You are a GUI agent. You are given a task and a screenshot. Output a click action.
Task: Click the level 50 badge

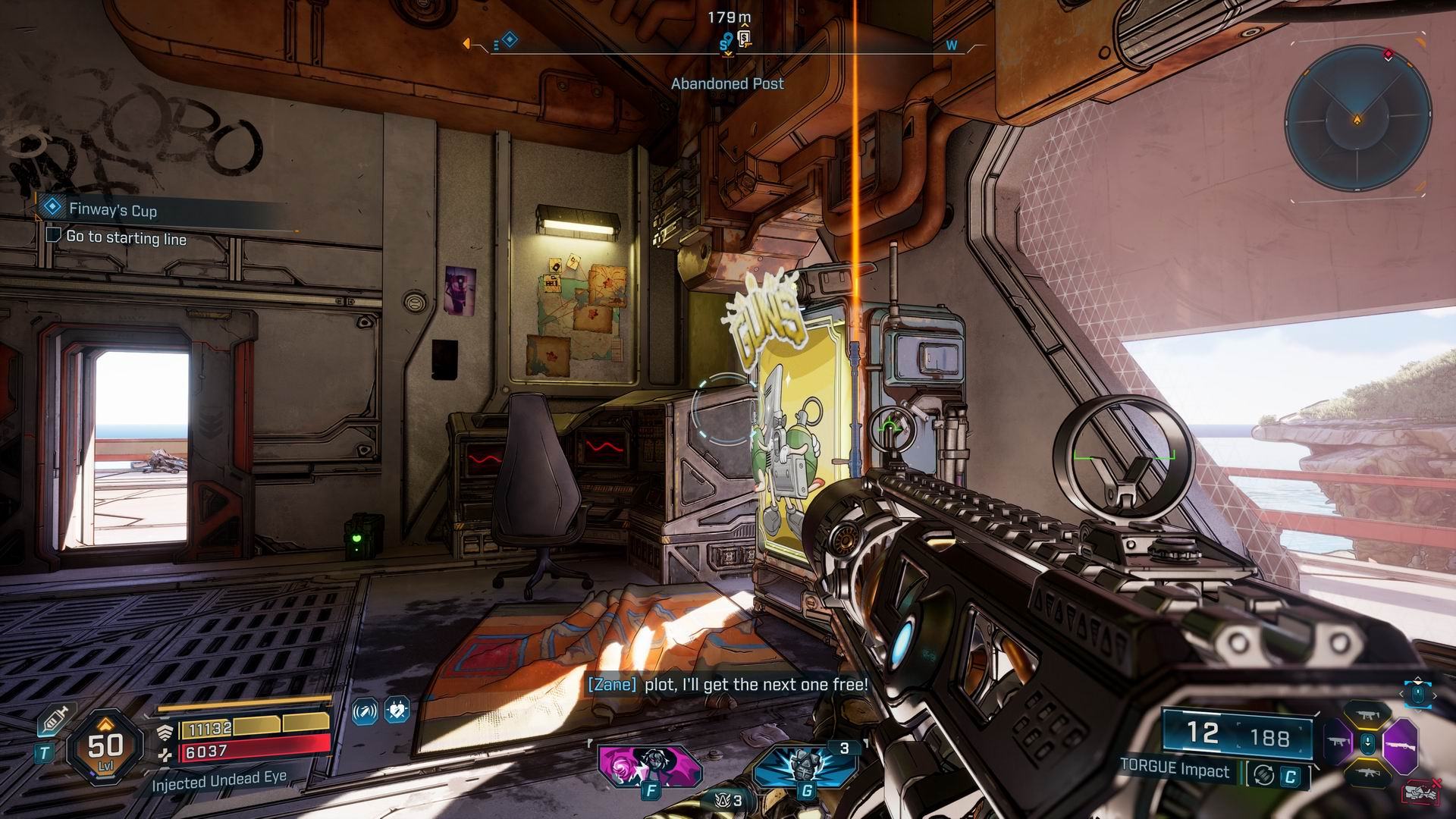tap(105, 748)
